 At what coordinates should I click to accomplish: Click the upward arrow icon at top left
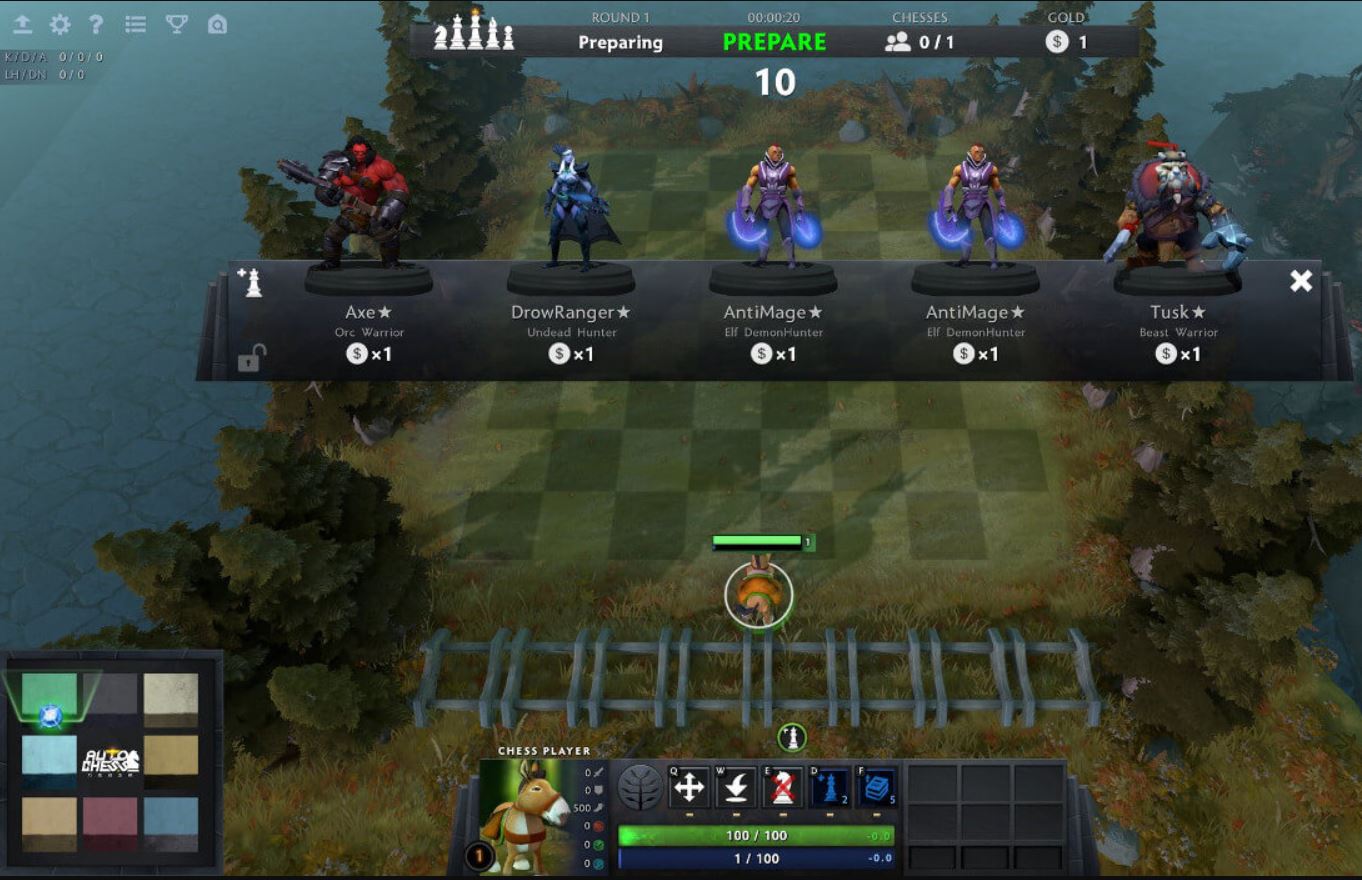pyautogui.click(x=23, y=25)
